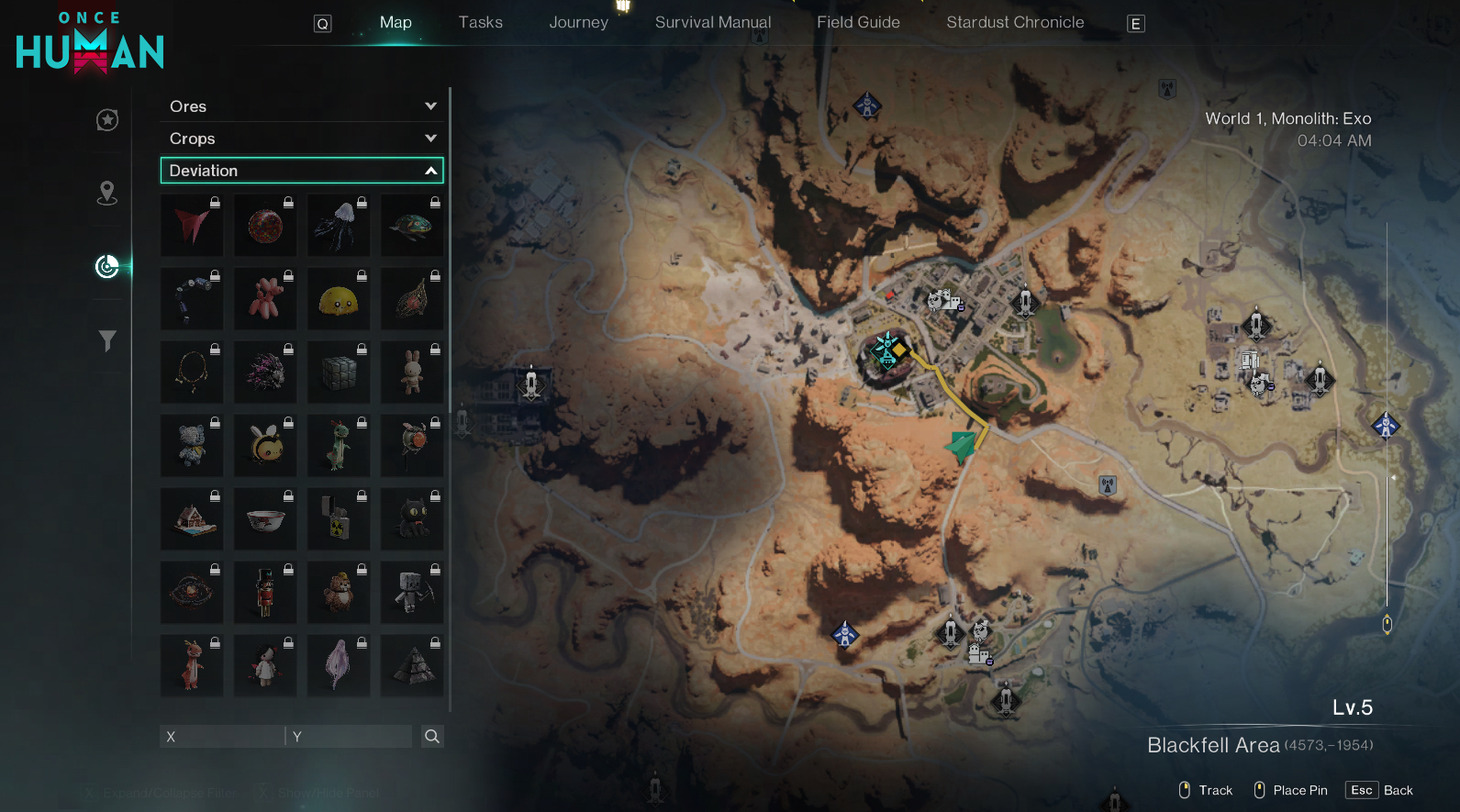
Task: Open the location pin sidebar section
Action: pyautogui.click(x=107, y=193)
